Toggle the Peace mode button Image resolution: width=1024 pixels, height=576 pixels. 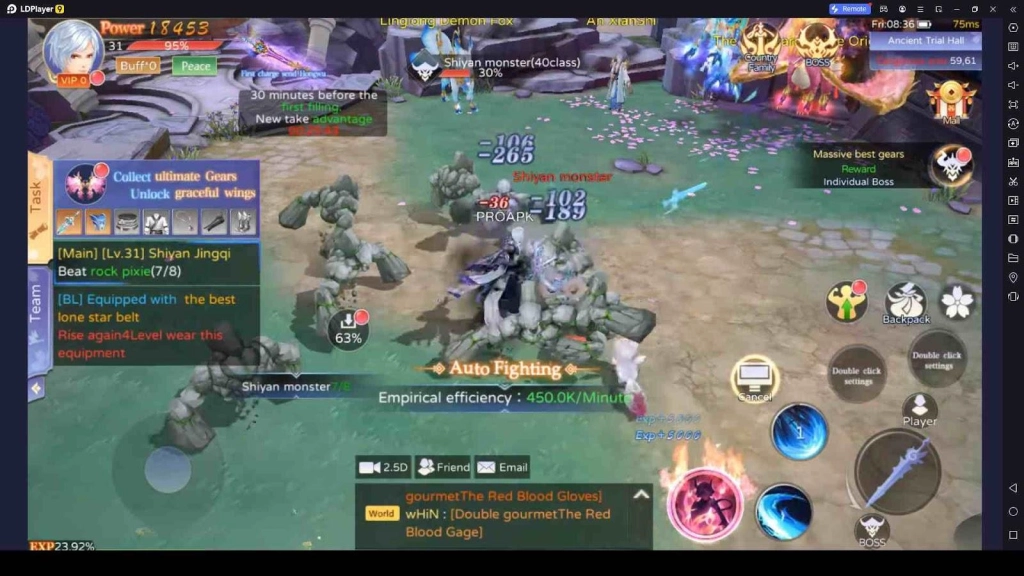[x=195, y=66]
